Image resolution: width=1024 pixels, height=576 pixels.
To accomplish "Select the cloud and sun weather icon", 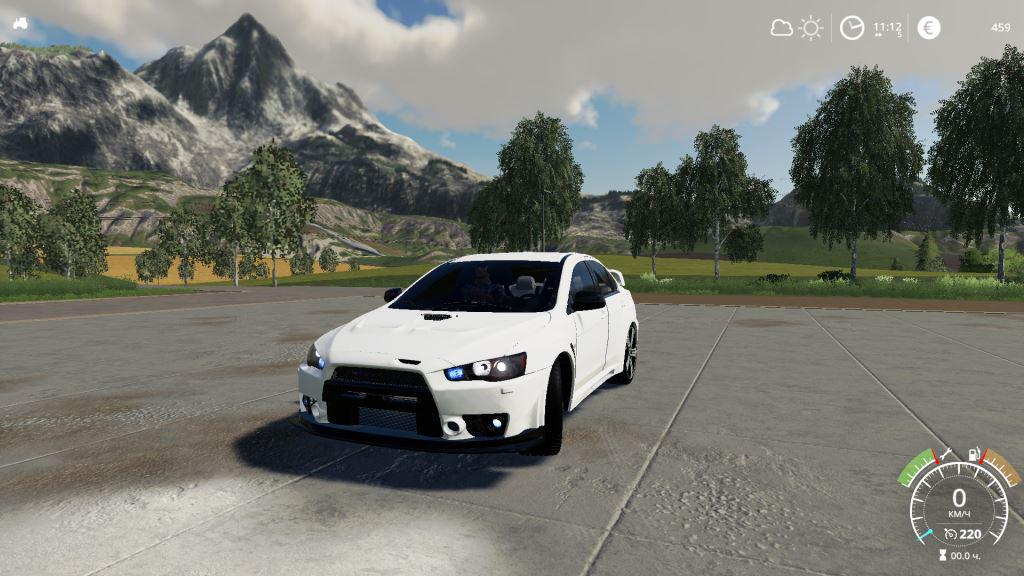I will pyautogui.click(x=797, y=28).
